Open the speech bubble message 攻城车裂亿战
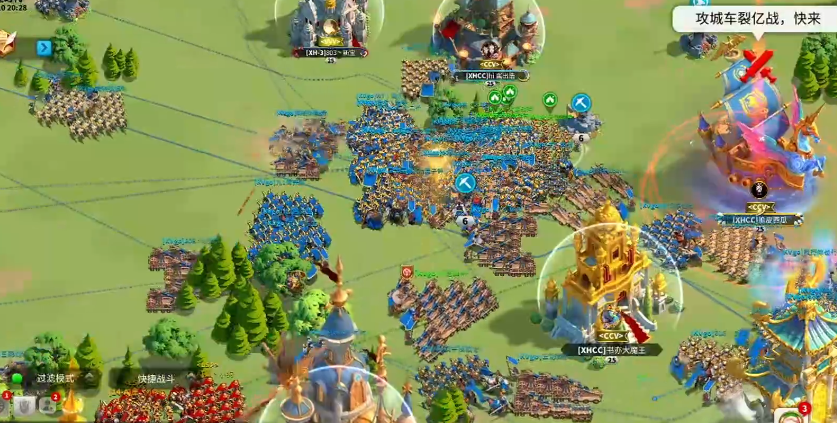 click(753, 19)
